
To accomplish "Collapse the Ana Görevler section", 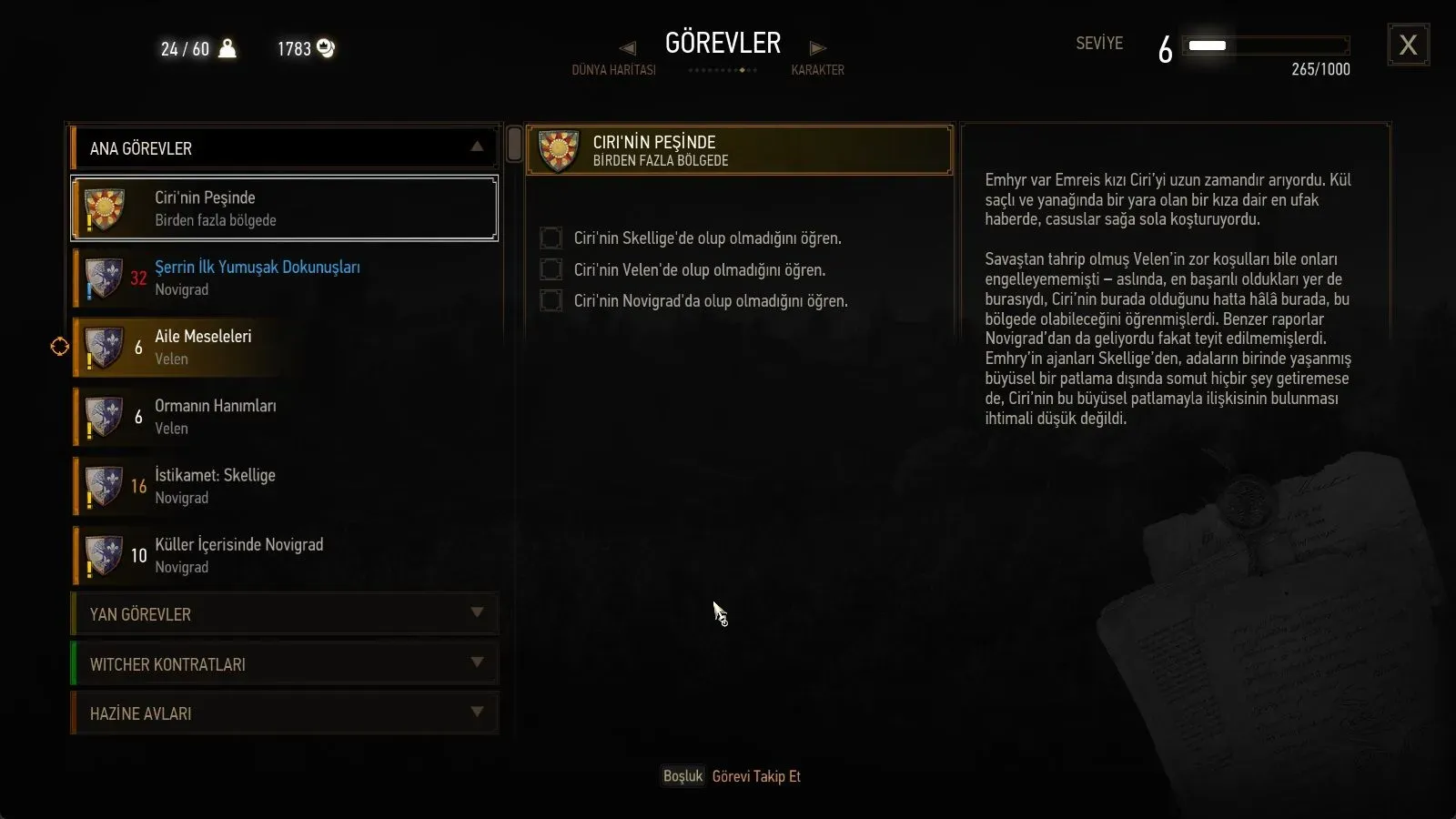I will [x=476, y=147].
